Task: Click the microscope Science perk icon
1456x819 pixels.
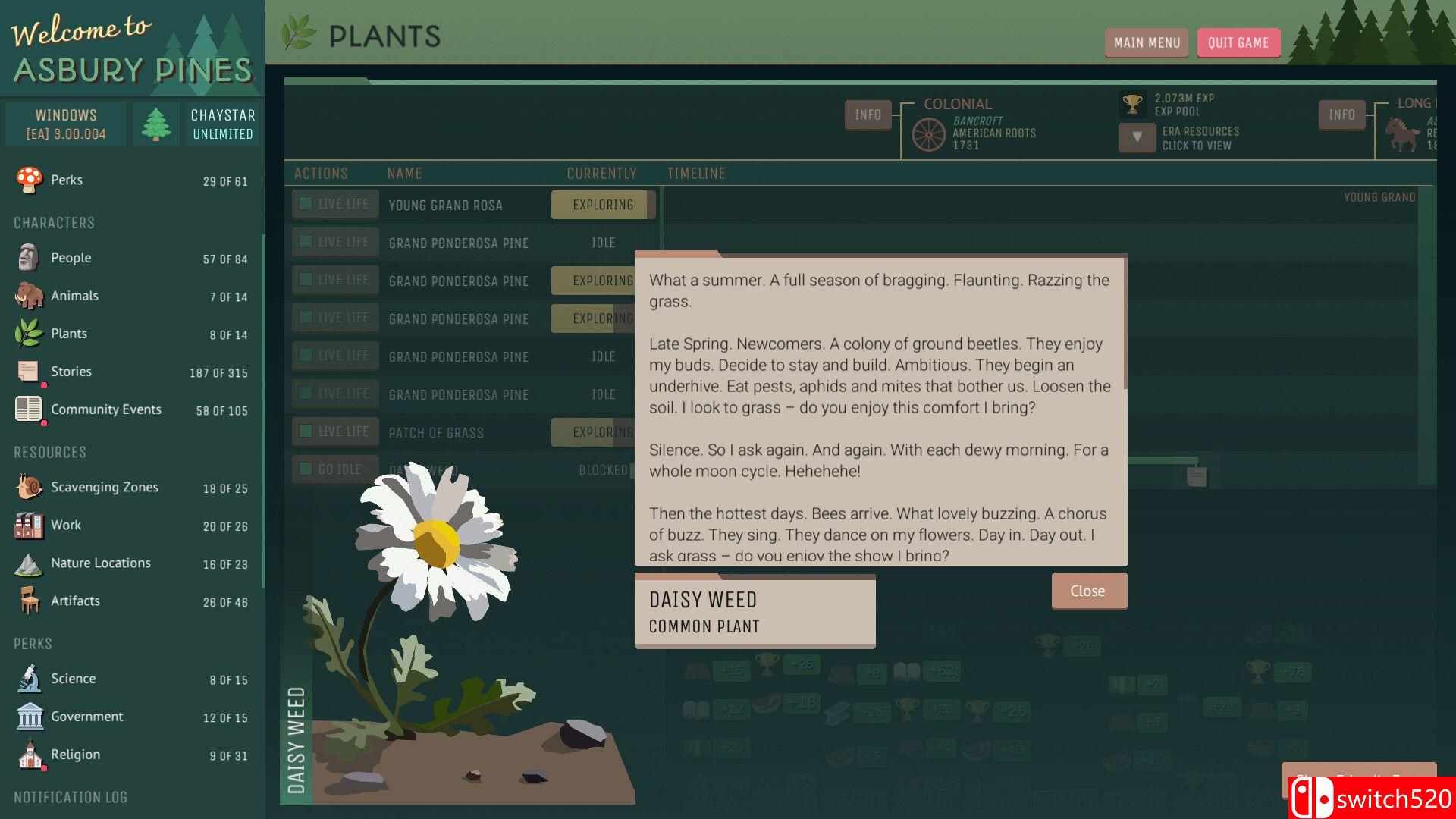Action: point(29,678)
